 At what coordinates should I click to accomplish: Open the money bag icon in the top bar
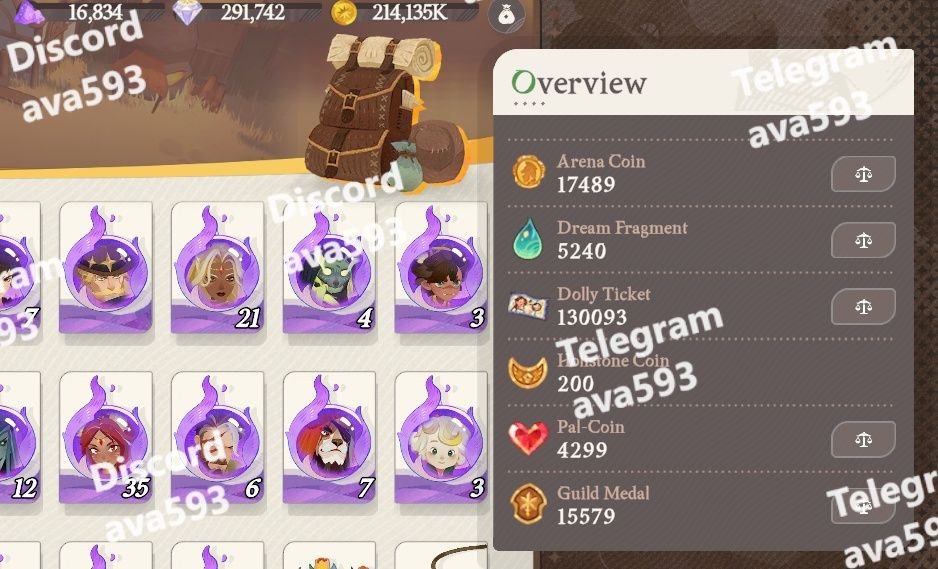506,14
